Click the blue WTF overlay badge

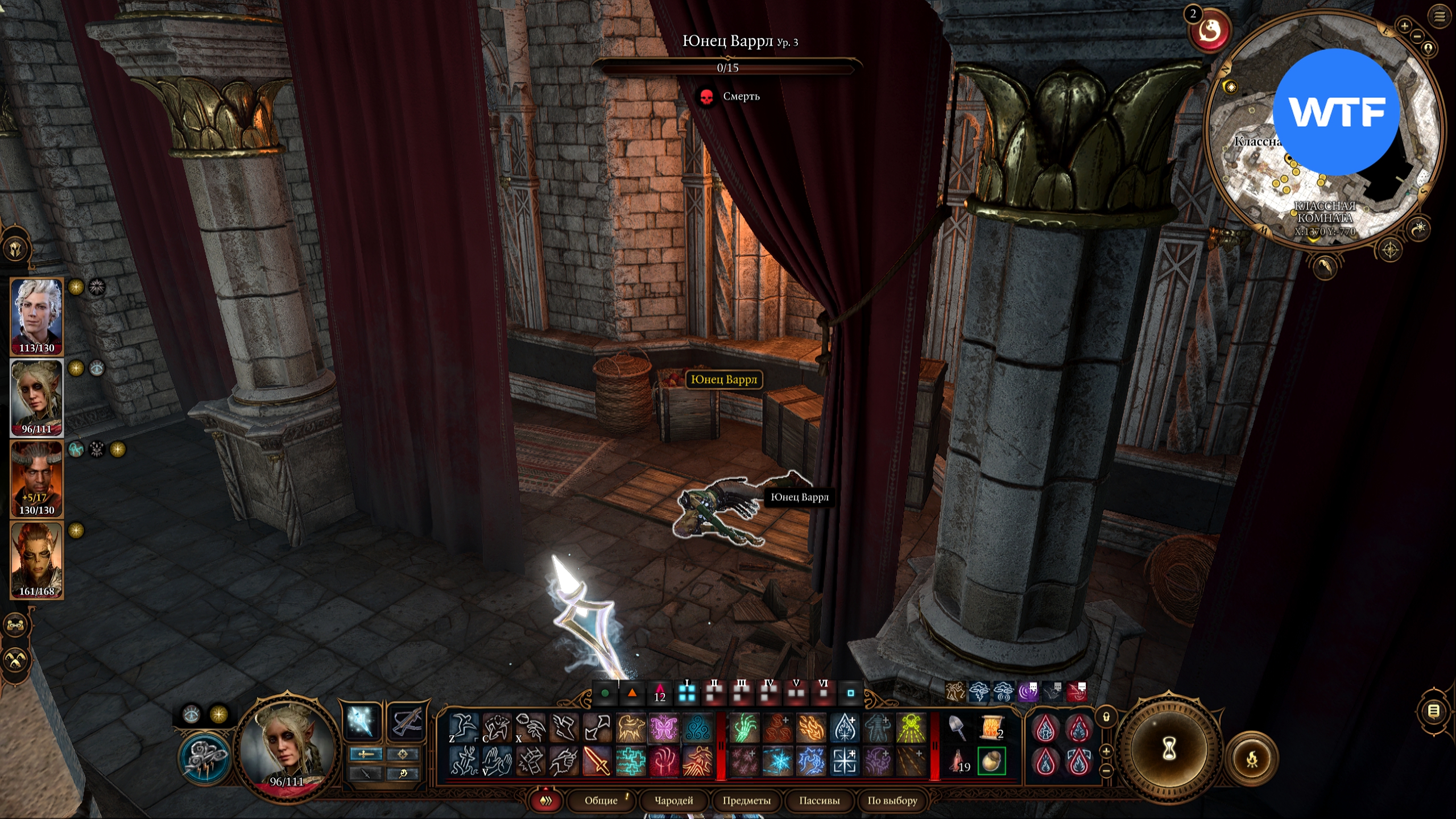[x=1335, y=112]
